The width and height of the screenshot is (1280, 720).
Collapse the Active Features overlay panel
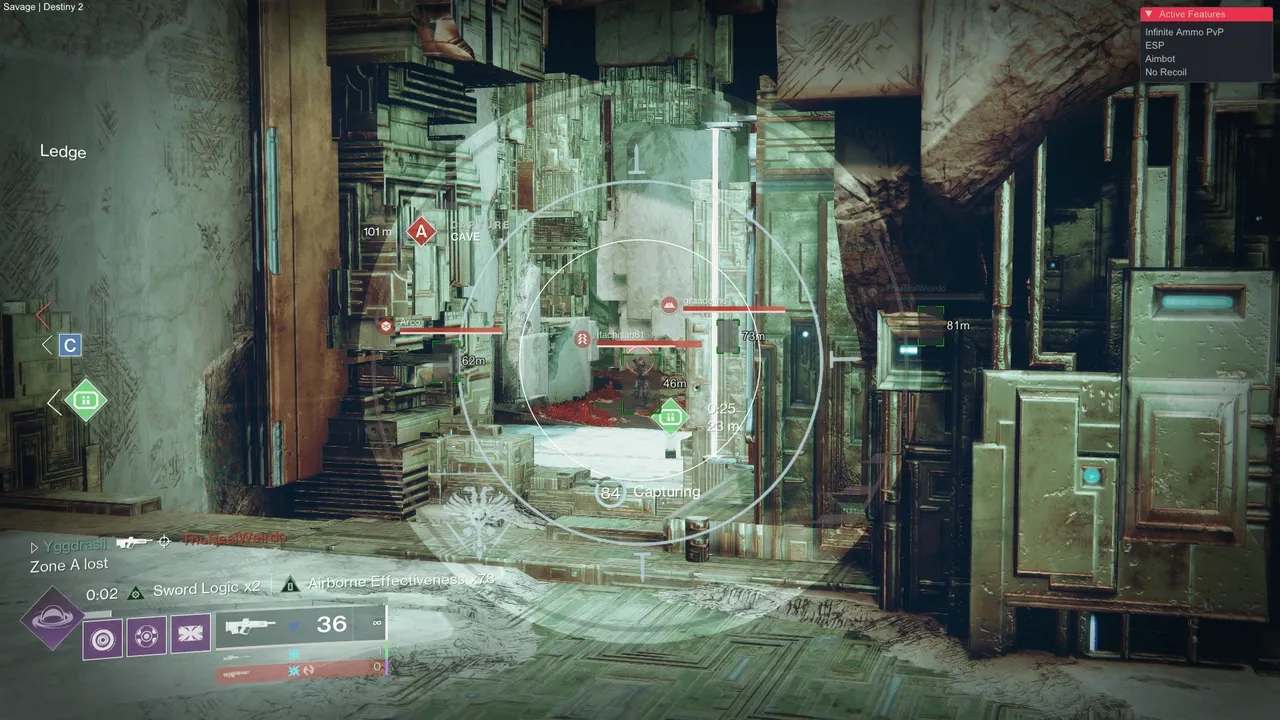[1150, 15]
